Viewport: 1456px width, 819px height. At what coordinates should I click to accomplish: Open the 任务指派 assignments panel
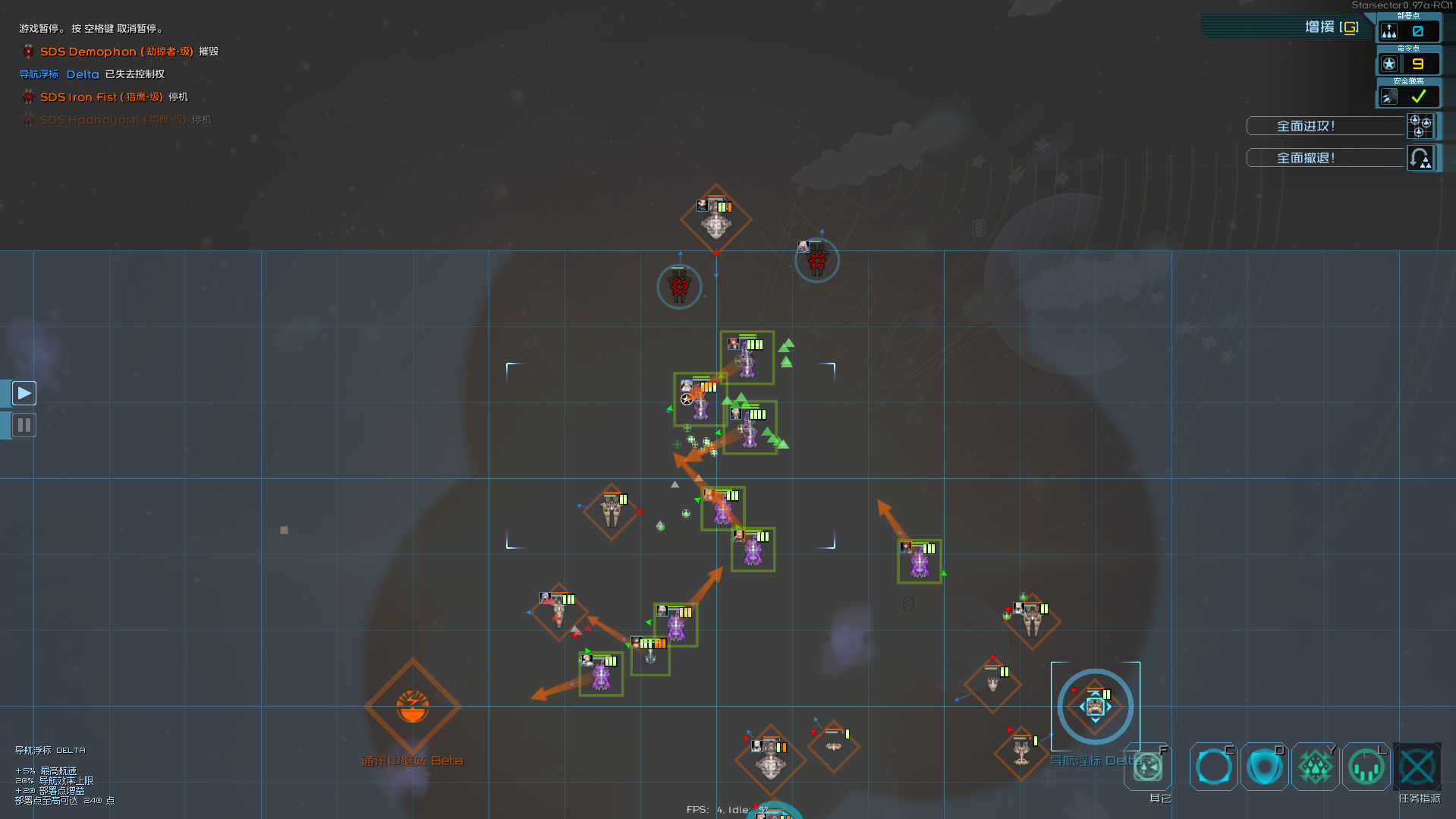coord(1418,767)
